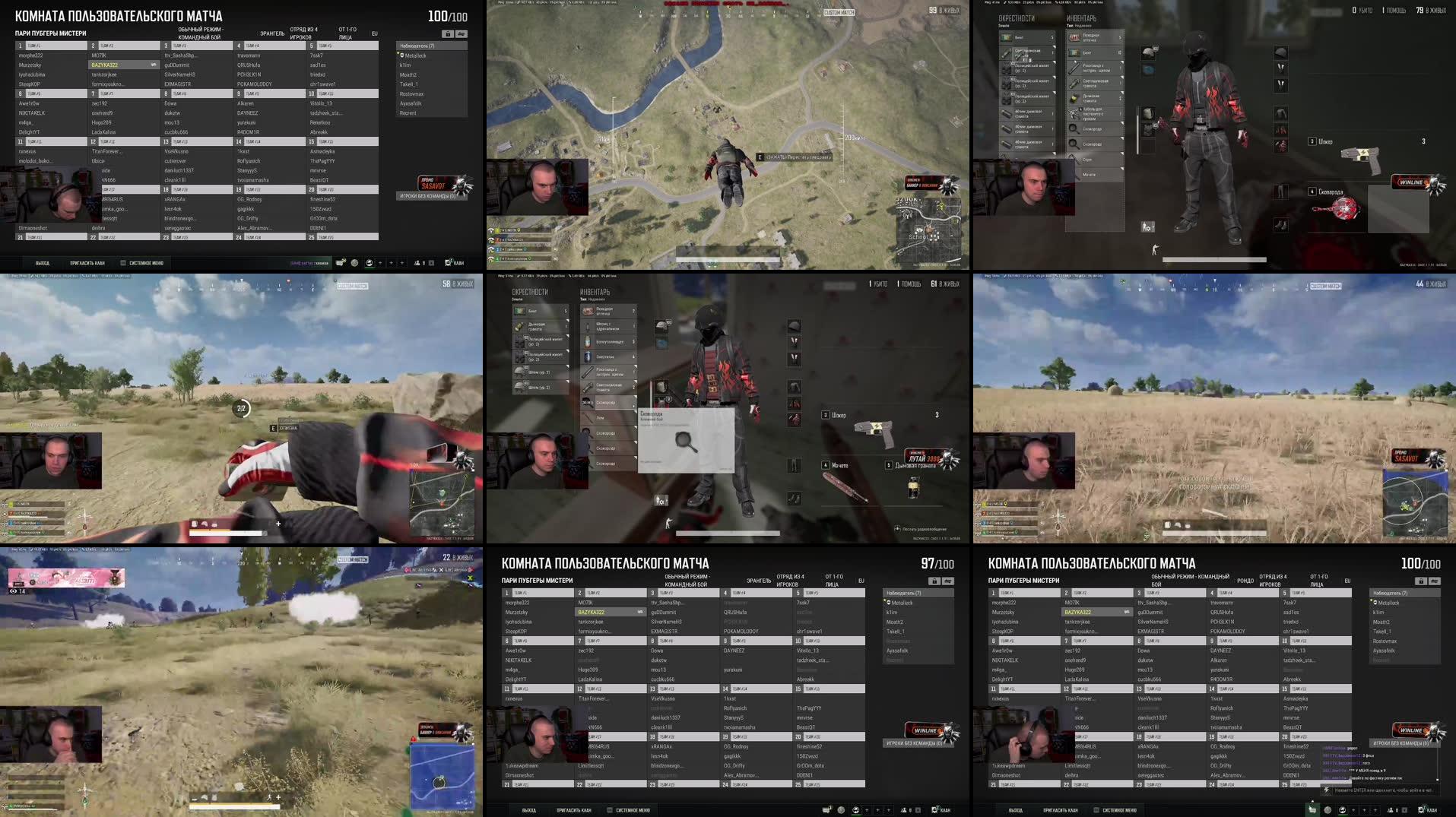Toggle the mic icon next to BAZYKA322
The height and width of the screenshot is (817, 1456).
pyautogui.click(x=154, y=65)
